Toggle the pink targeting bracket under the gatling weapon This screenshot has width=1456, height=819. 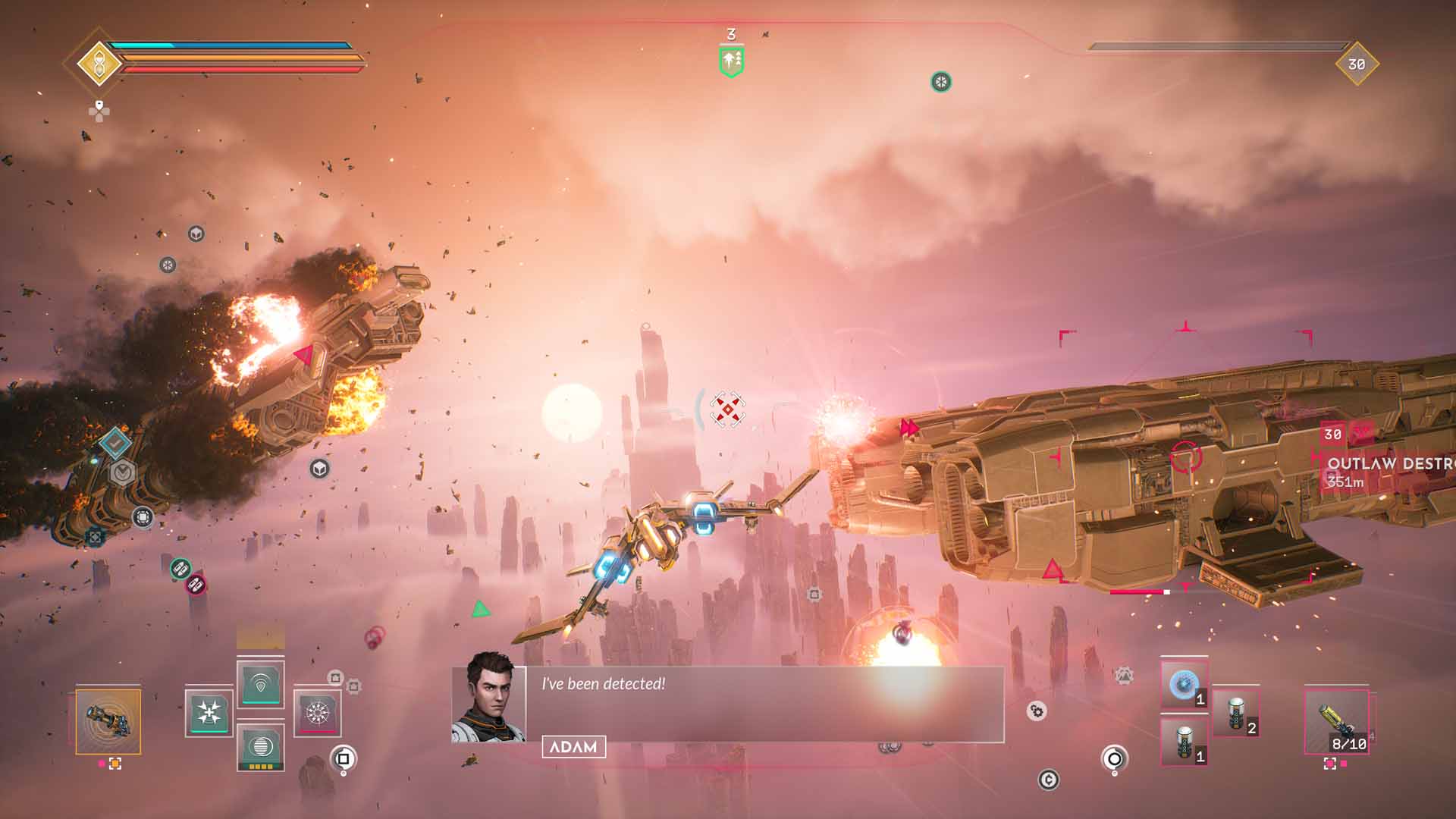coord(115,763)
